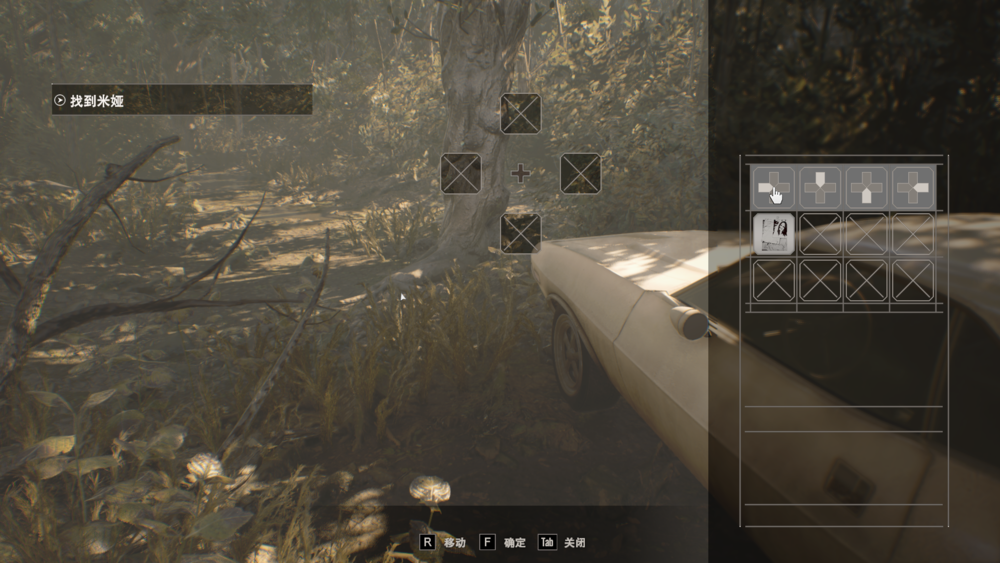
Task: Choose the D-pad up shortcut slot
Action: point(520,114)
